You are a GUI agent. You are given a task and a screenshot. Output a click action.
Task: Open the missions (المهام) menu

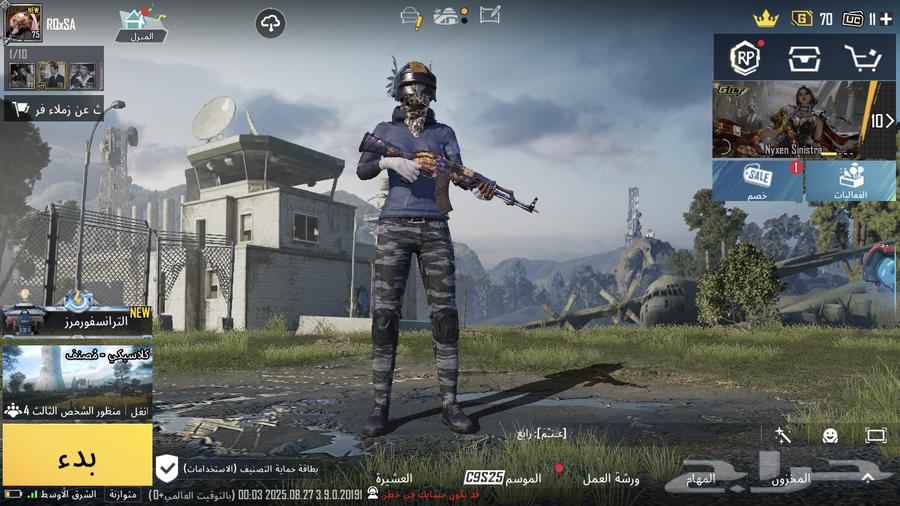[701, 479]
